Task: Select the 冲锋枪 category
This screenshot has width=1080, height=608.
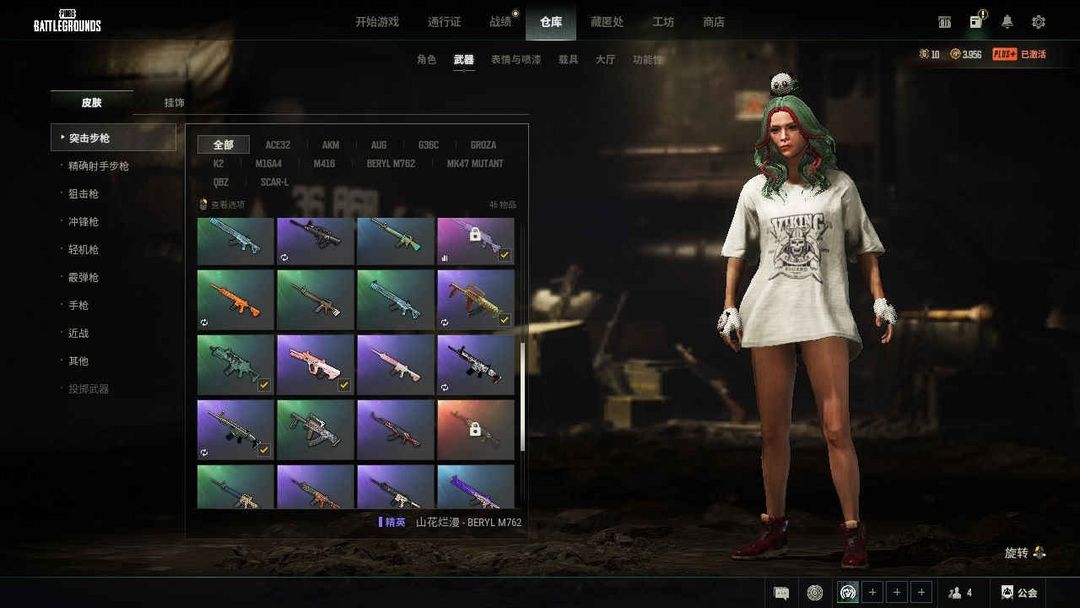Action: coord(83,222)
